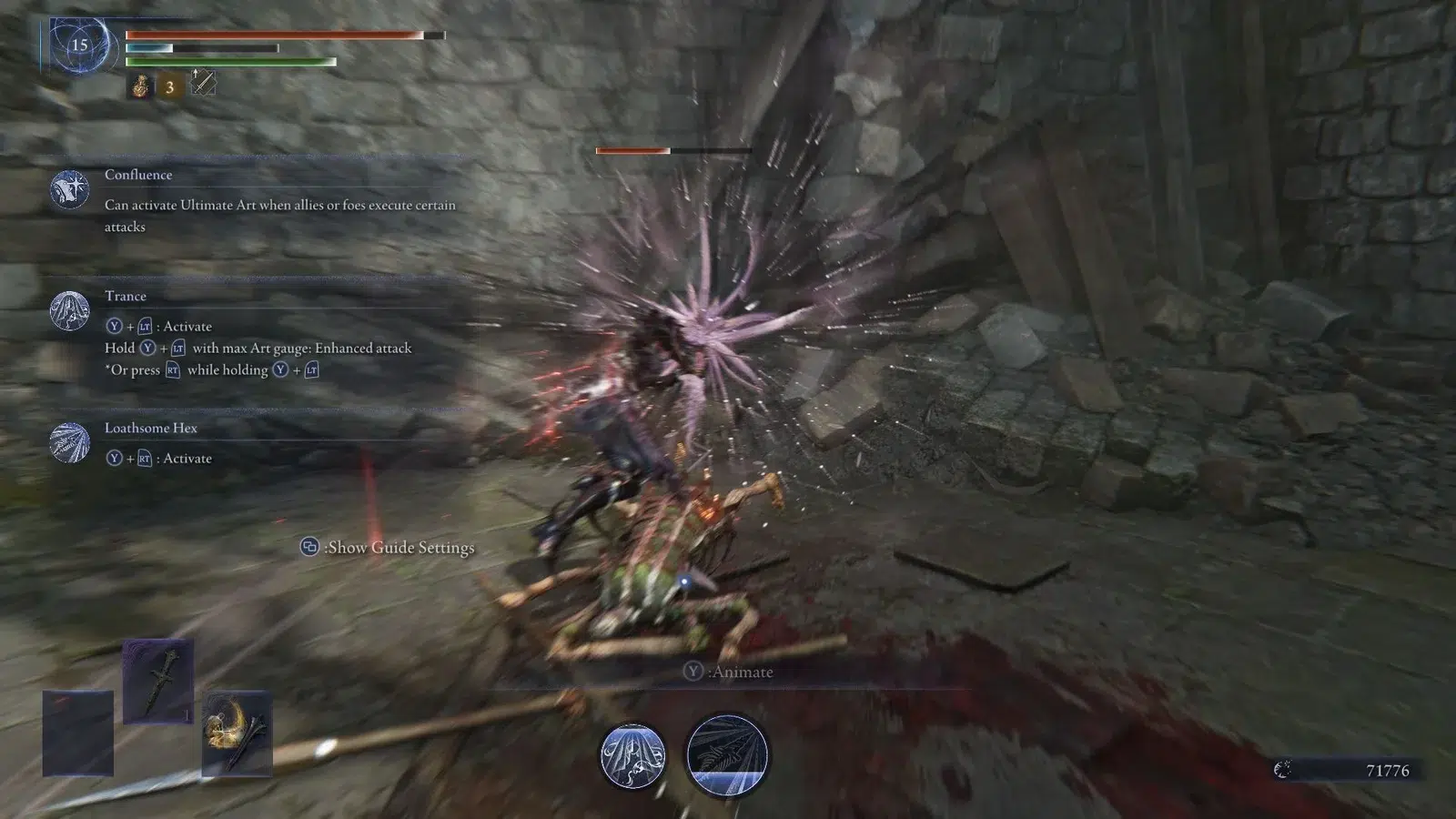Screen dimensions: 1456x819
Task: Activate the smaller character skill icon
Action: pyautogui.click(x=632, y=756)
